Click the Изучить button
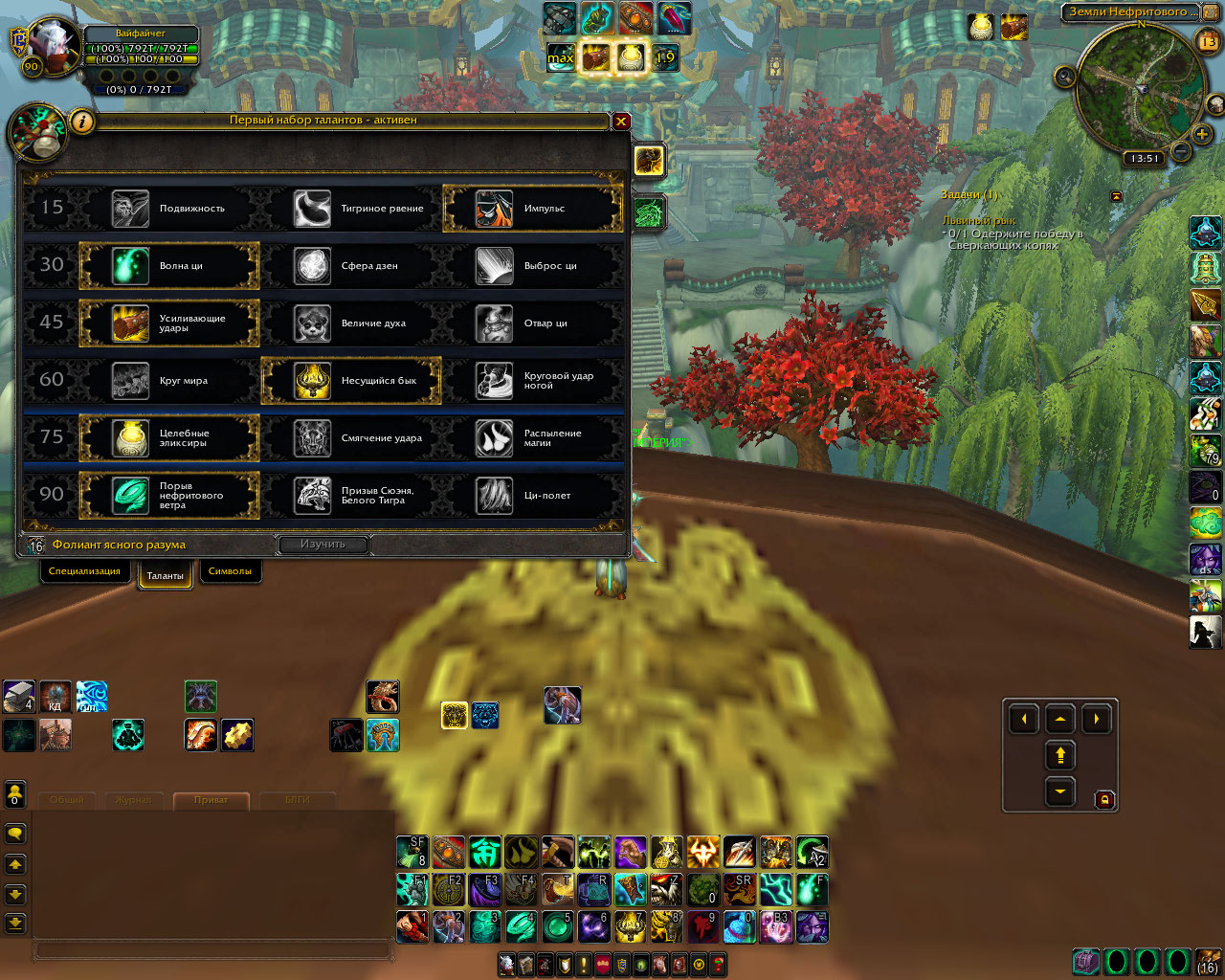This screenshot has width=1225, height=980. (x=323, y=545)
